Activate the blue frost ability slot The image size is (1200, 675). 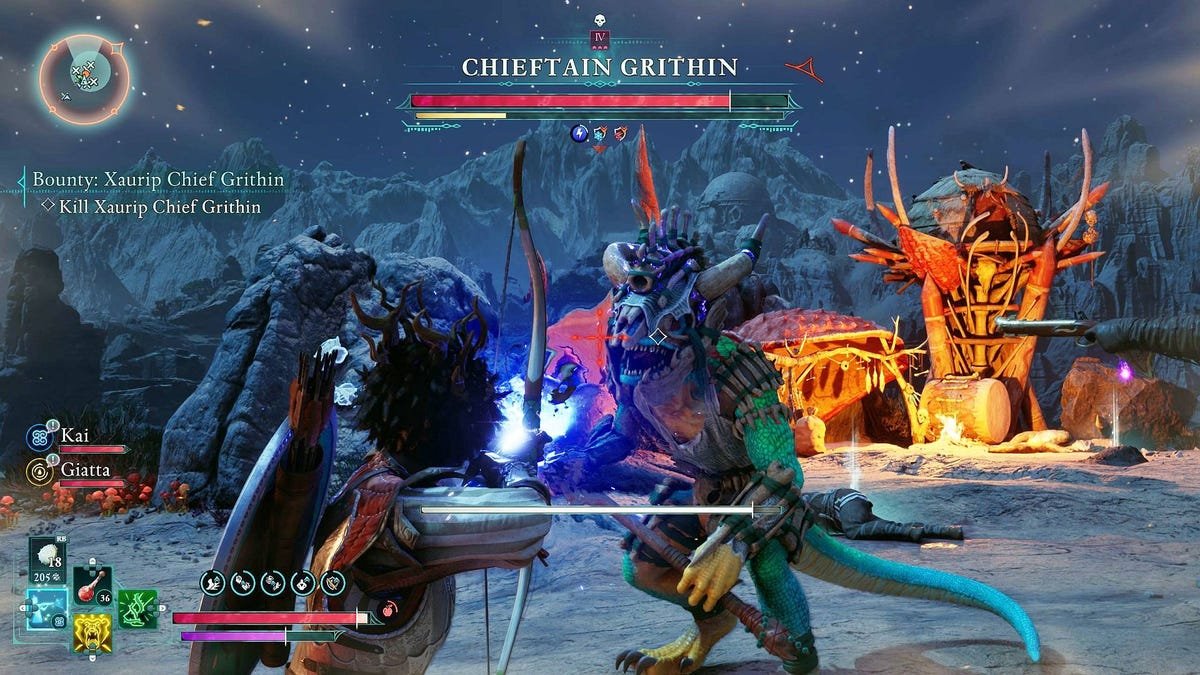47,608
